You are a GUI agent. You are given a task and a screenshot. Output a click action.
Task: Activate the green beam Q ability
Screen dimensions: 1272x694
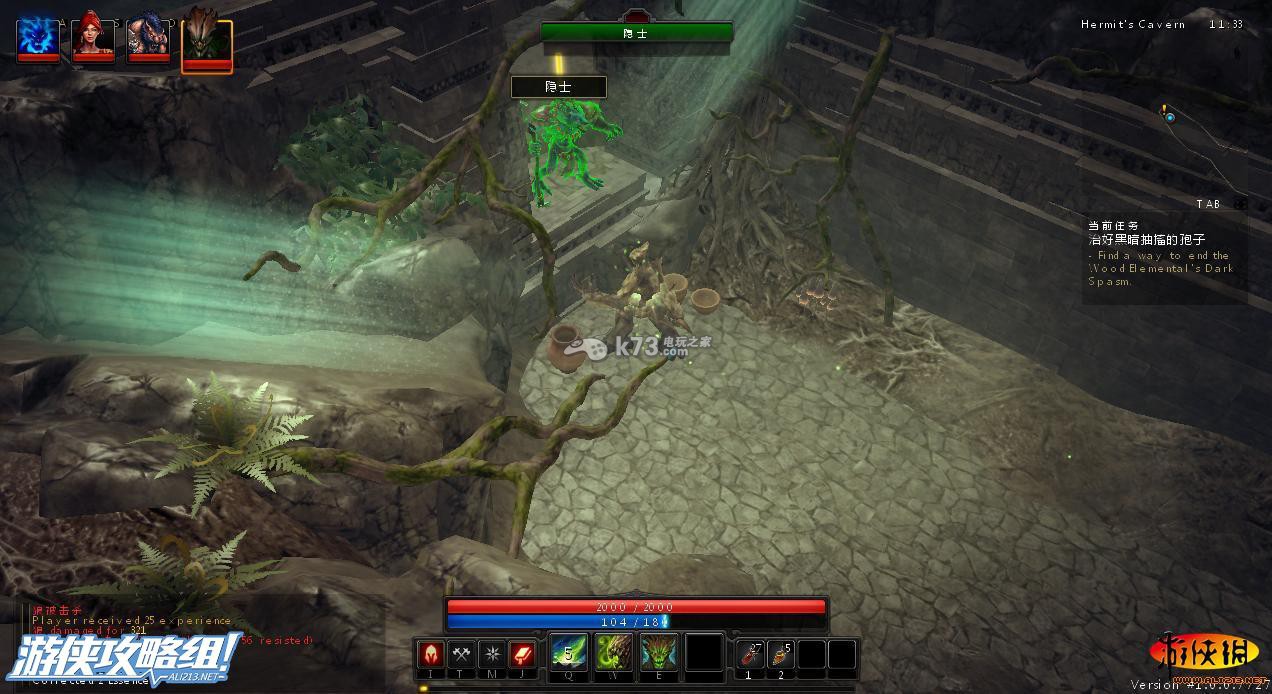click(568, 653)
